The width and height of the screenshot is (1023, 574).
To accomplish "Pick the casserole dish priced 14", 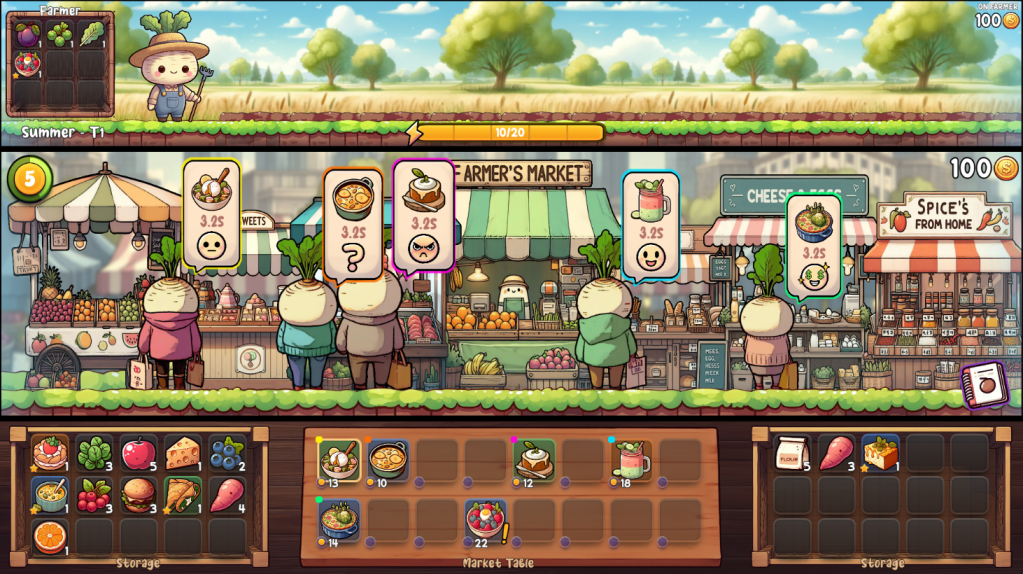I will 339,519.
